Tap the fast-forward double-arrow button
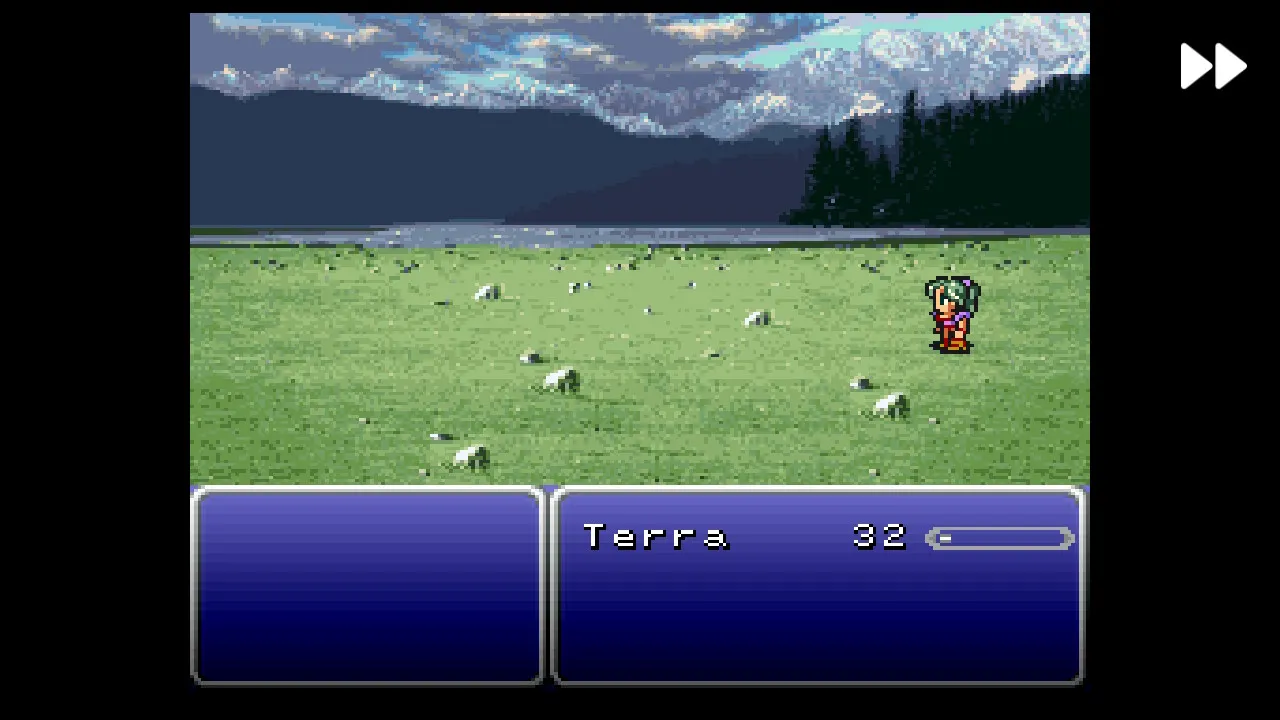This screenshot has height=720, width=1280. (x=1213, y=67)
